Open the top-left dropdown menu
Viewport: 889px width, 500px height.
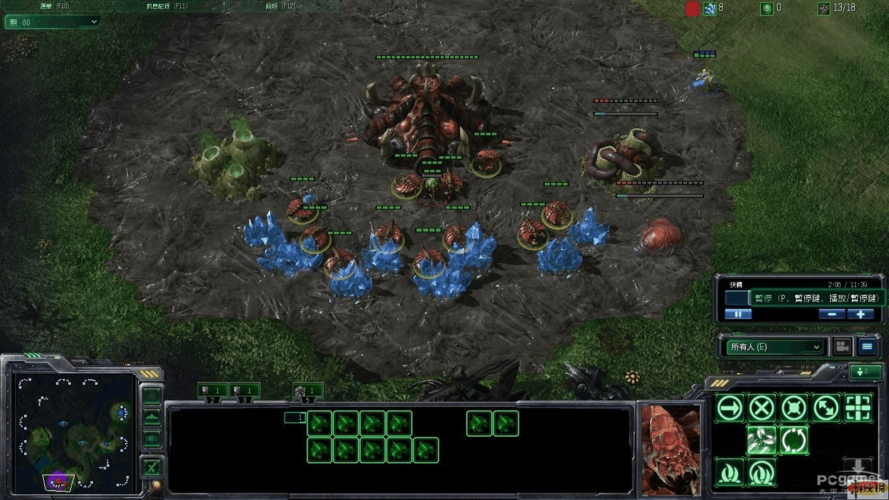[x=53, y=21]
